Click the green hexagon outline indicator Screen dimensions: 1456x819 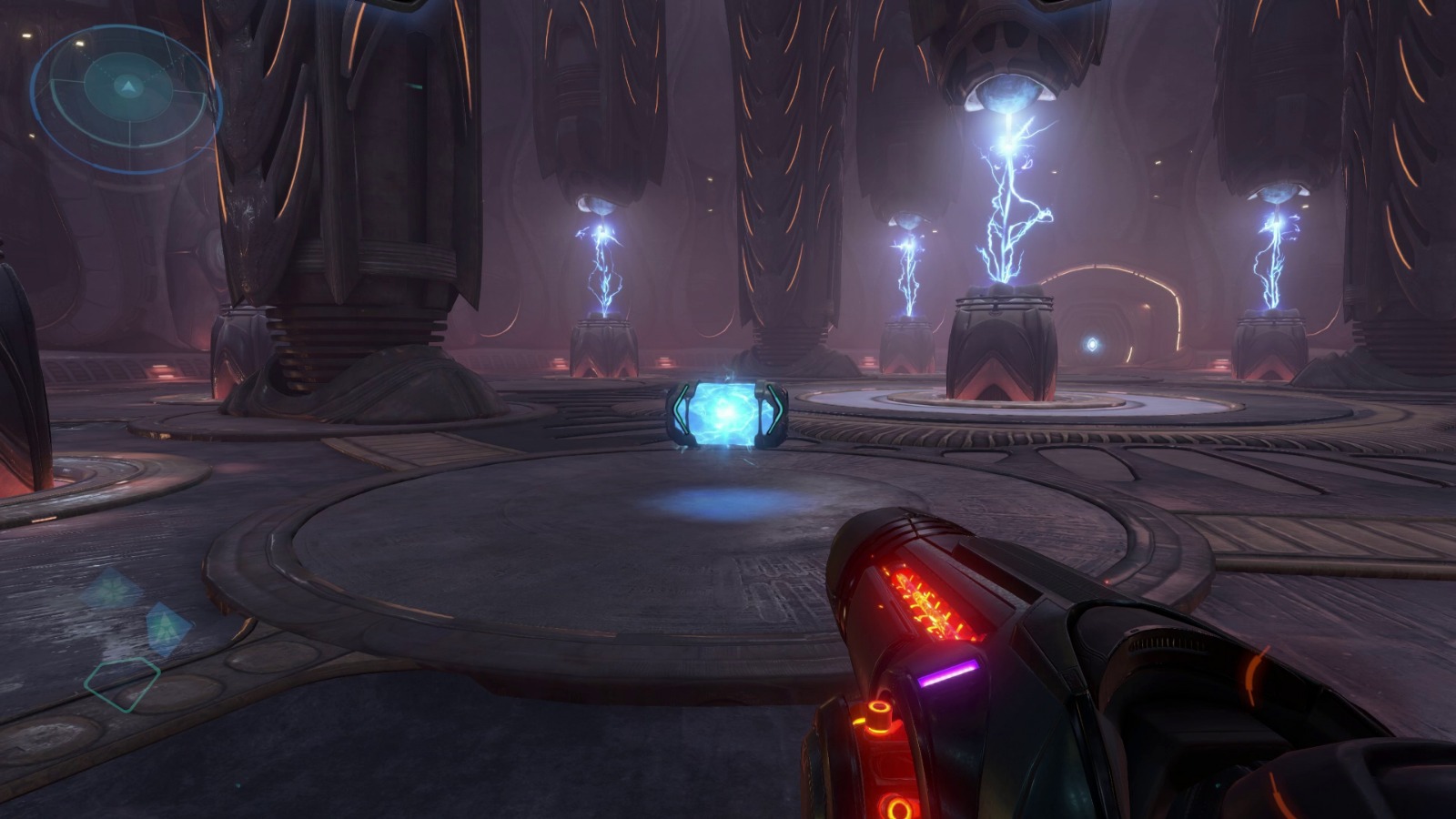(123, 685)
